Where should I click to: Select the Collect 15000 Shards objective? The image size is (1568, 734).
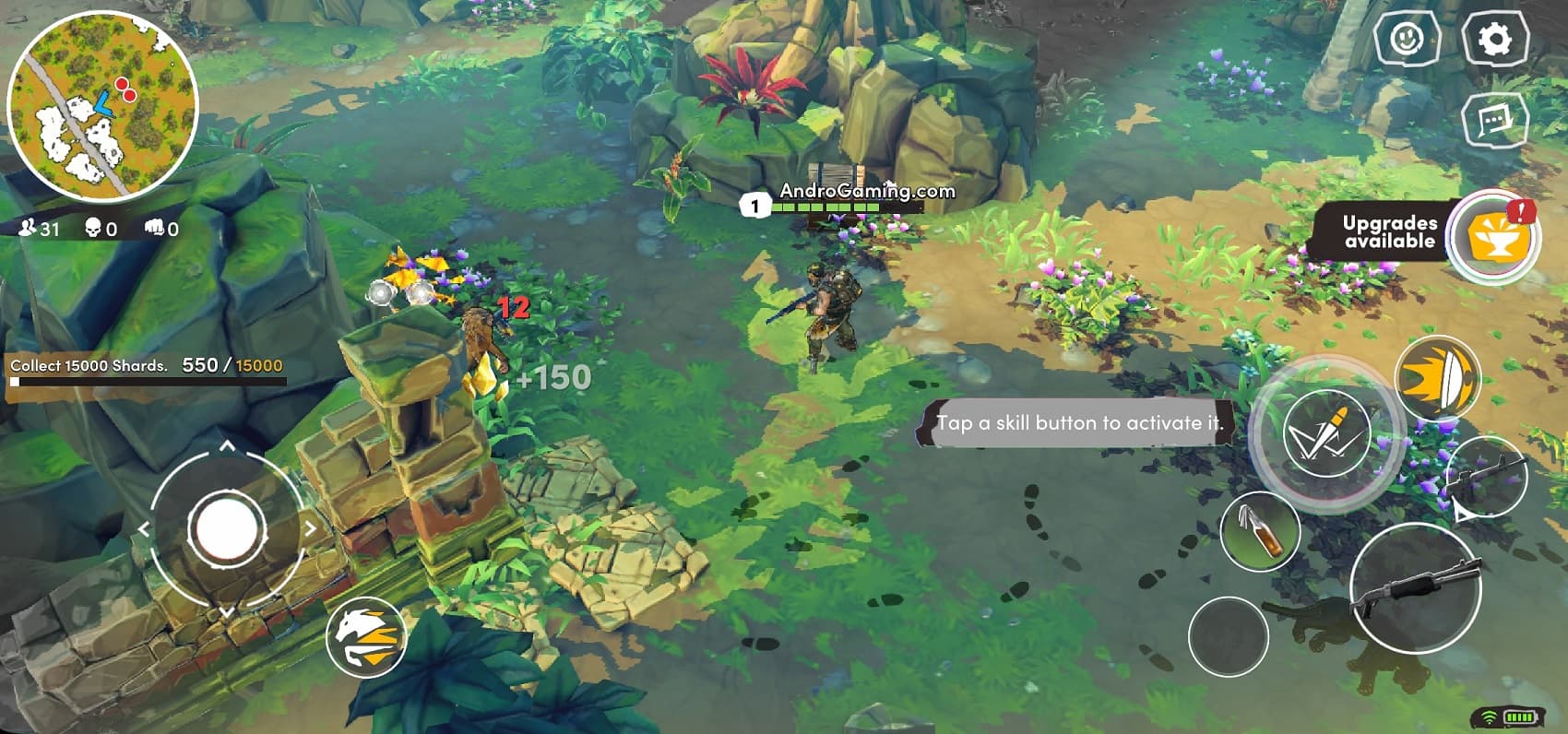coord(146,366)
